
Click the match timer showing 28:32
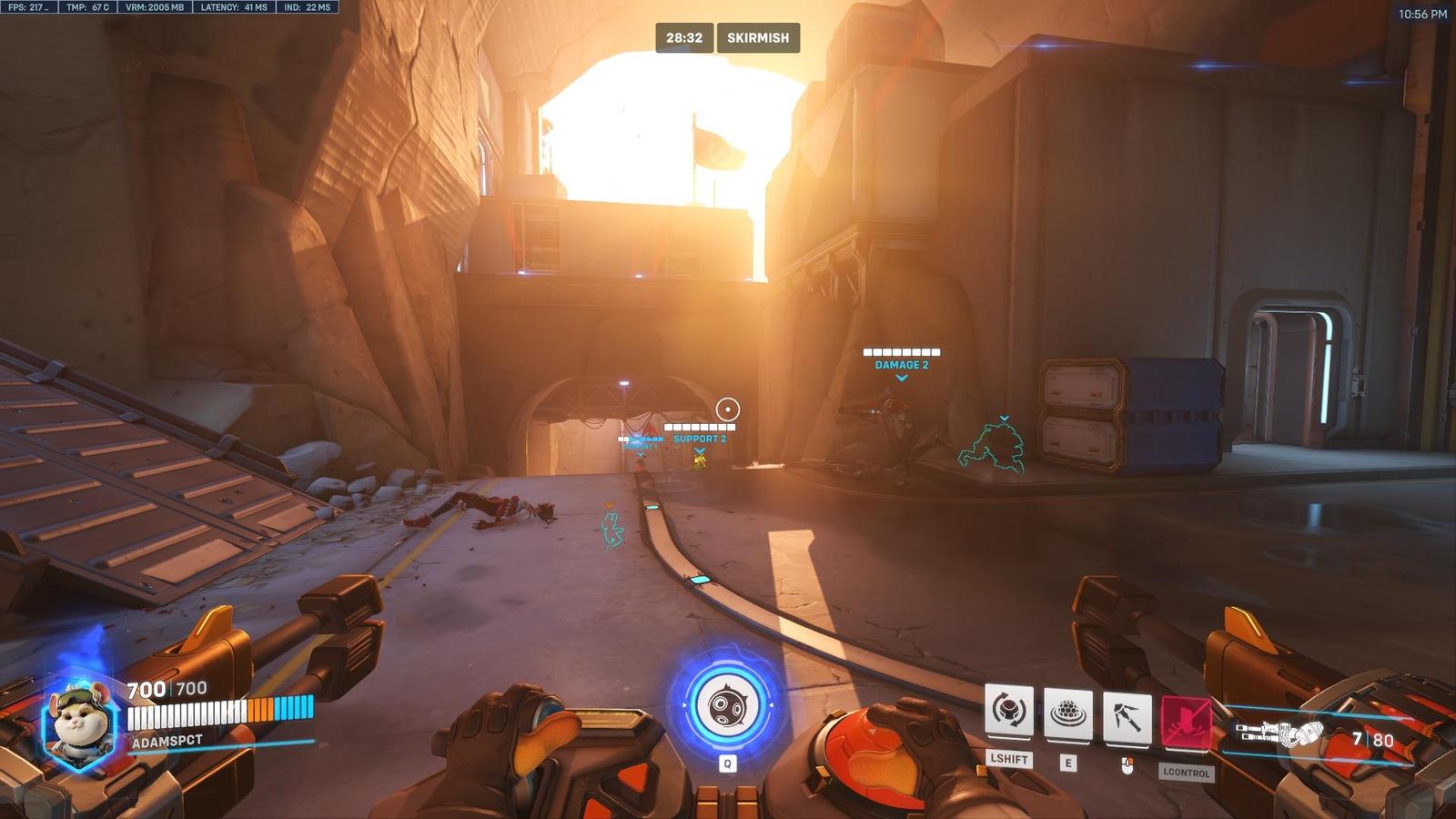(682, 38)
